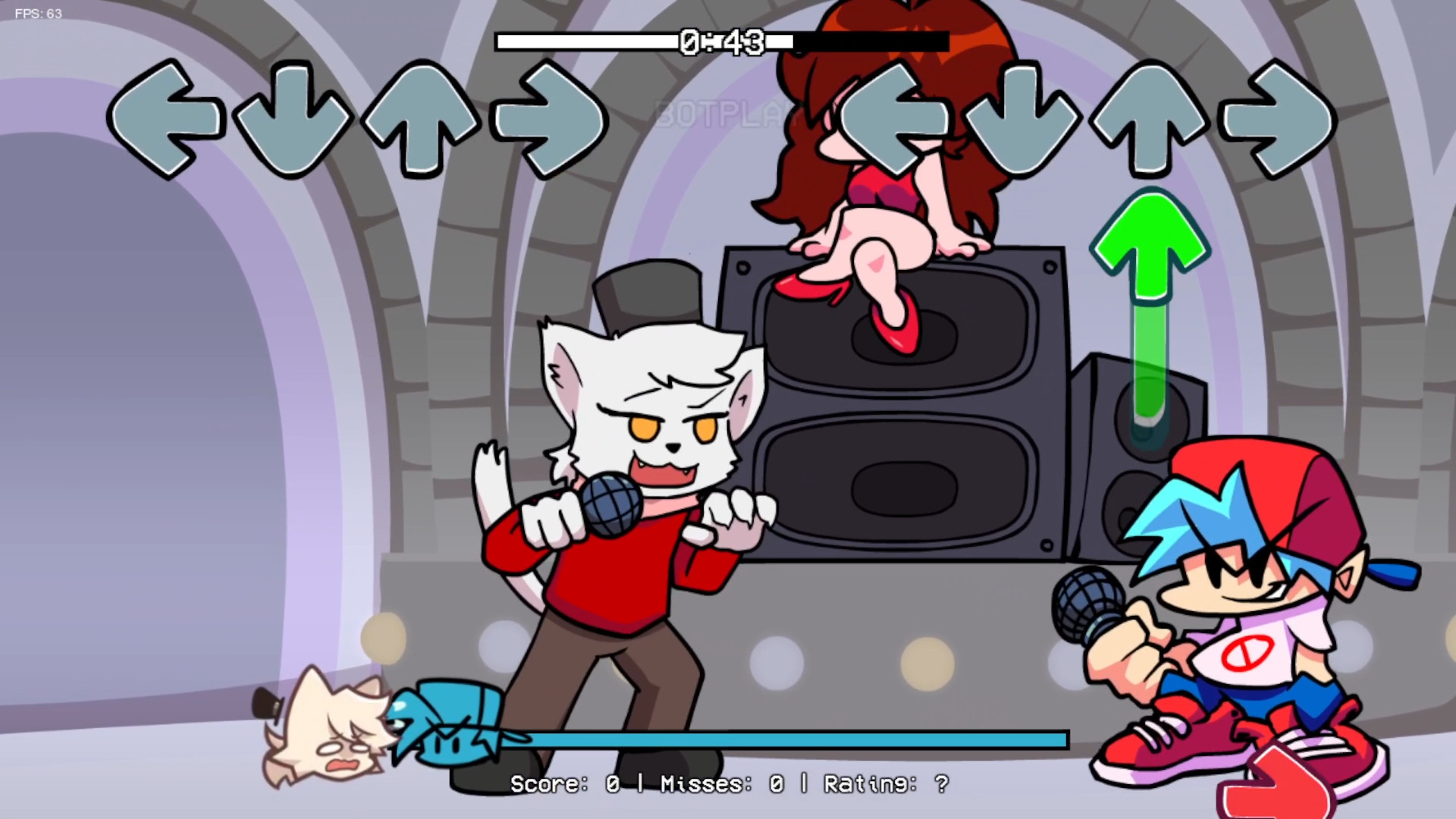
Task: Click the 0:43 song timer text
Action: click(722, 42)
